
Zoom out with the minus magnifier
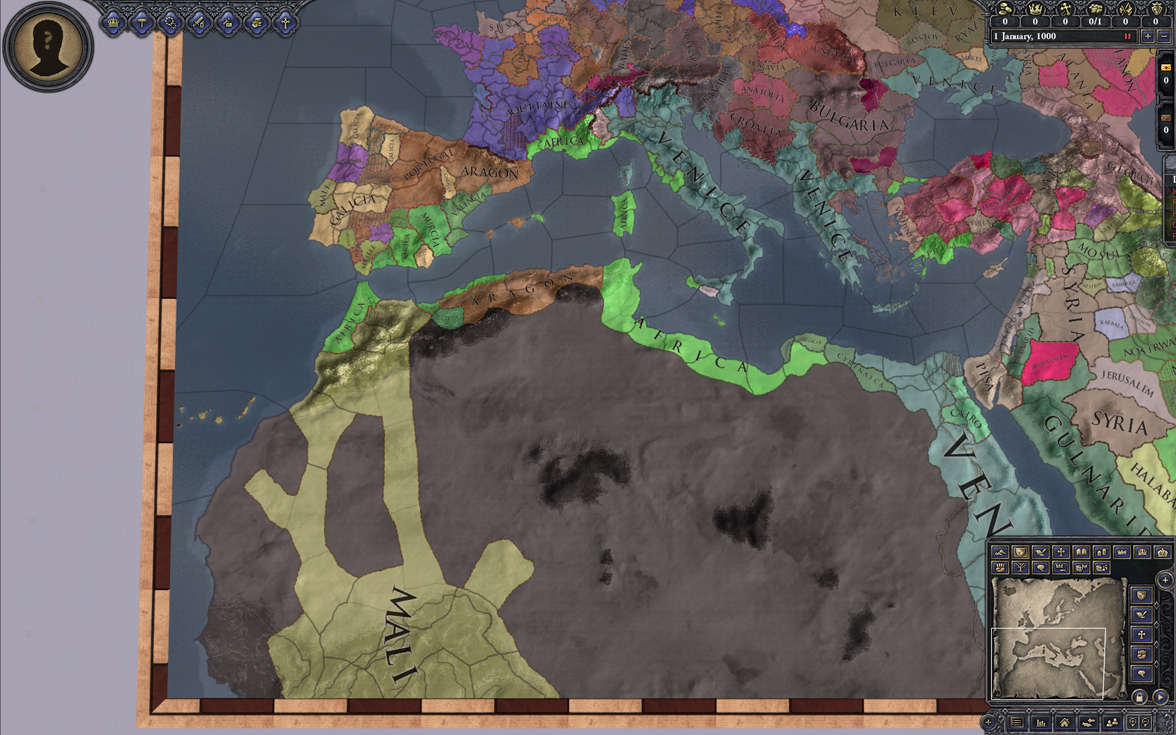click(x=1146, y=722)
